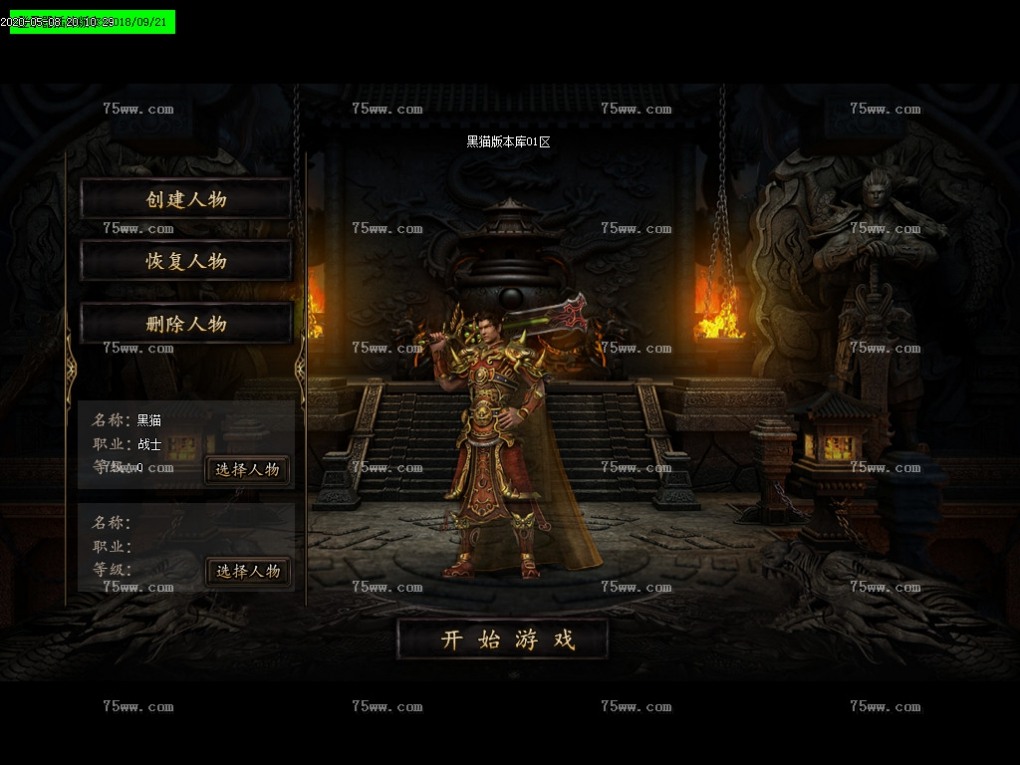Click 选择人物 in the empty character slot
1020x765 pixels.
248,571
